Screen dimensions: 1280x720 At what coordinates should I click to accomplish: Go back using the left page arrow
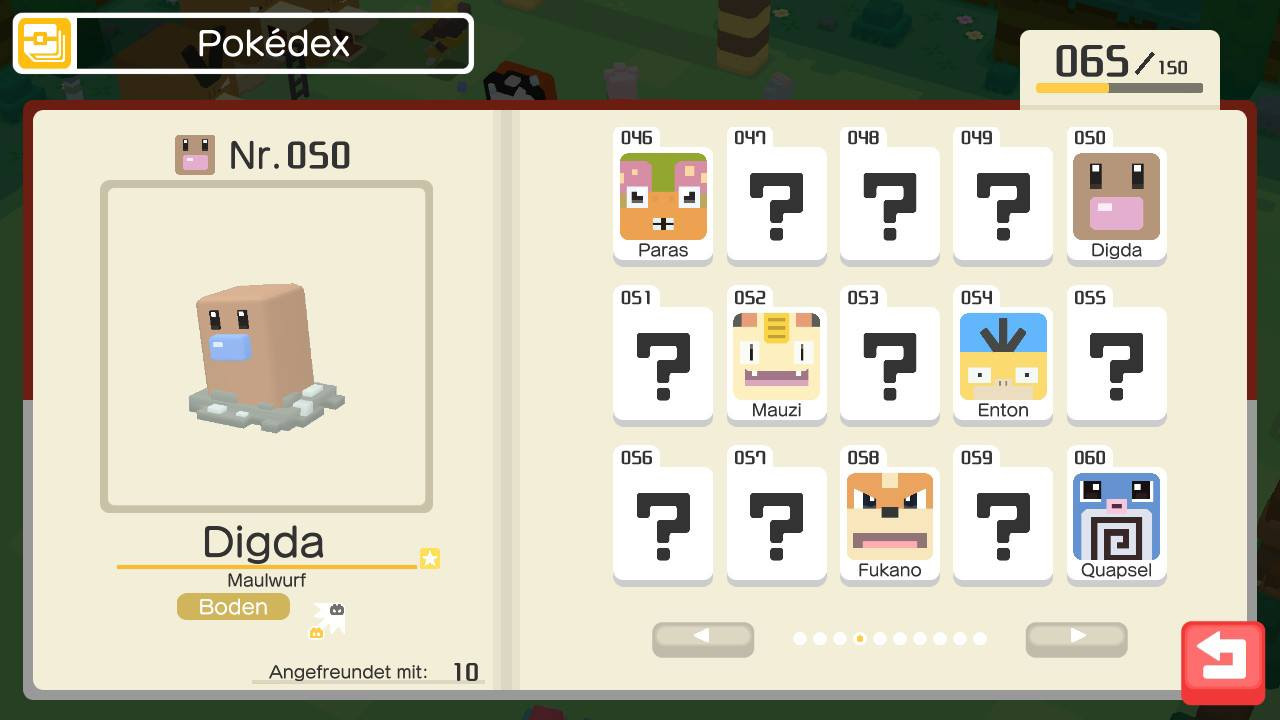tap(703, 639)
